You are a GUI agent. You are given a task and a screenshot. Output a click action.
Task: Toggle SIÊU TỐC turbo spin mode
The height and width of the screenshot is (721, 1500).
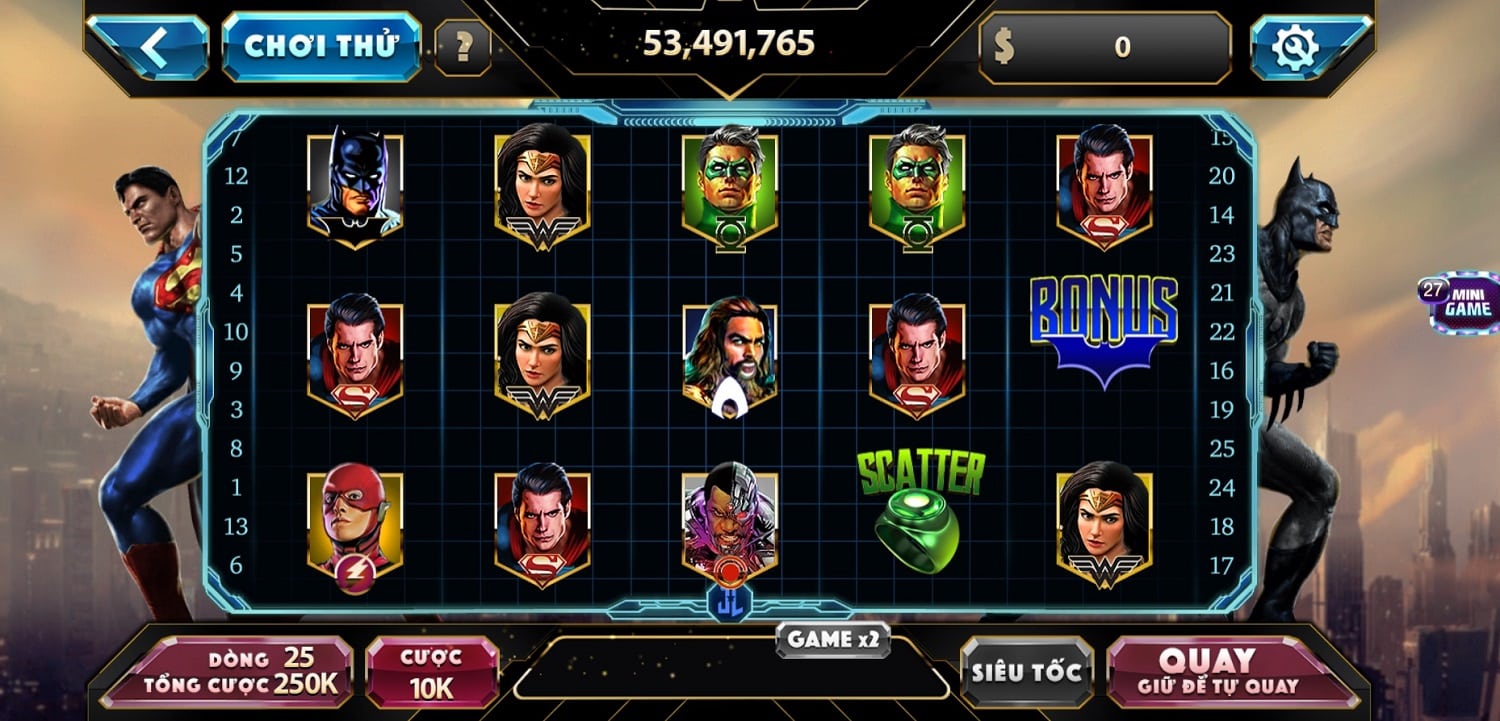[x=1025, y=672]
